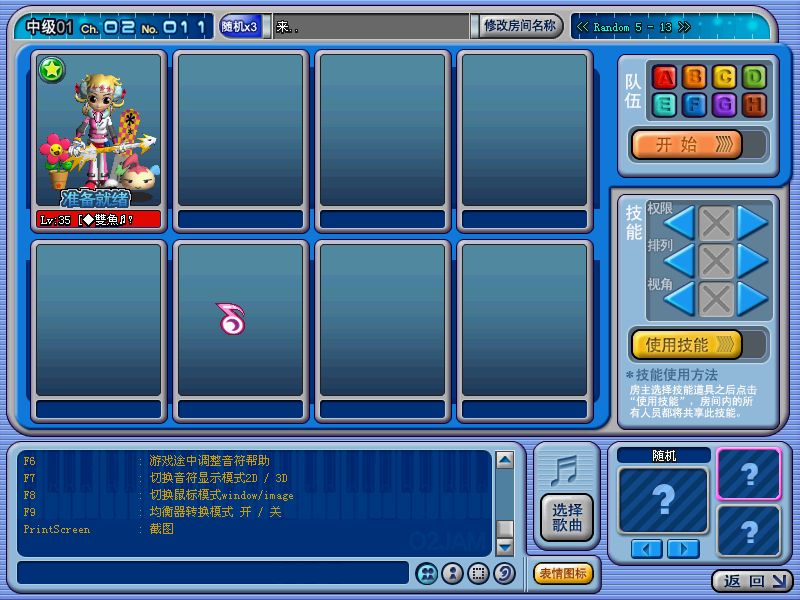Choose team B orange tile
The width and height of the screenshot is (800, 600).
(694, 78)
